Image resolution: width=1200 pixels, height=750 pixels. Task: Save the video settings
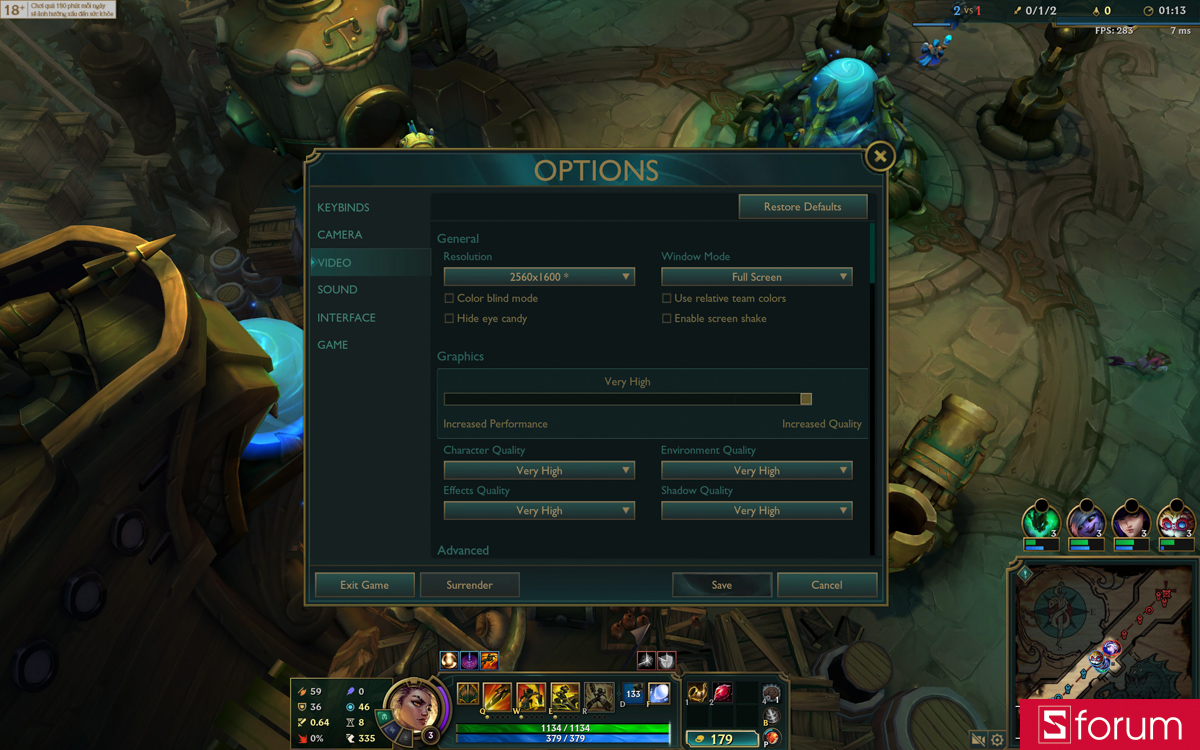[722, 585]
